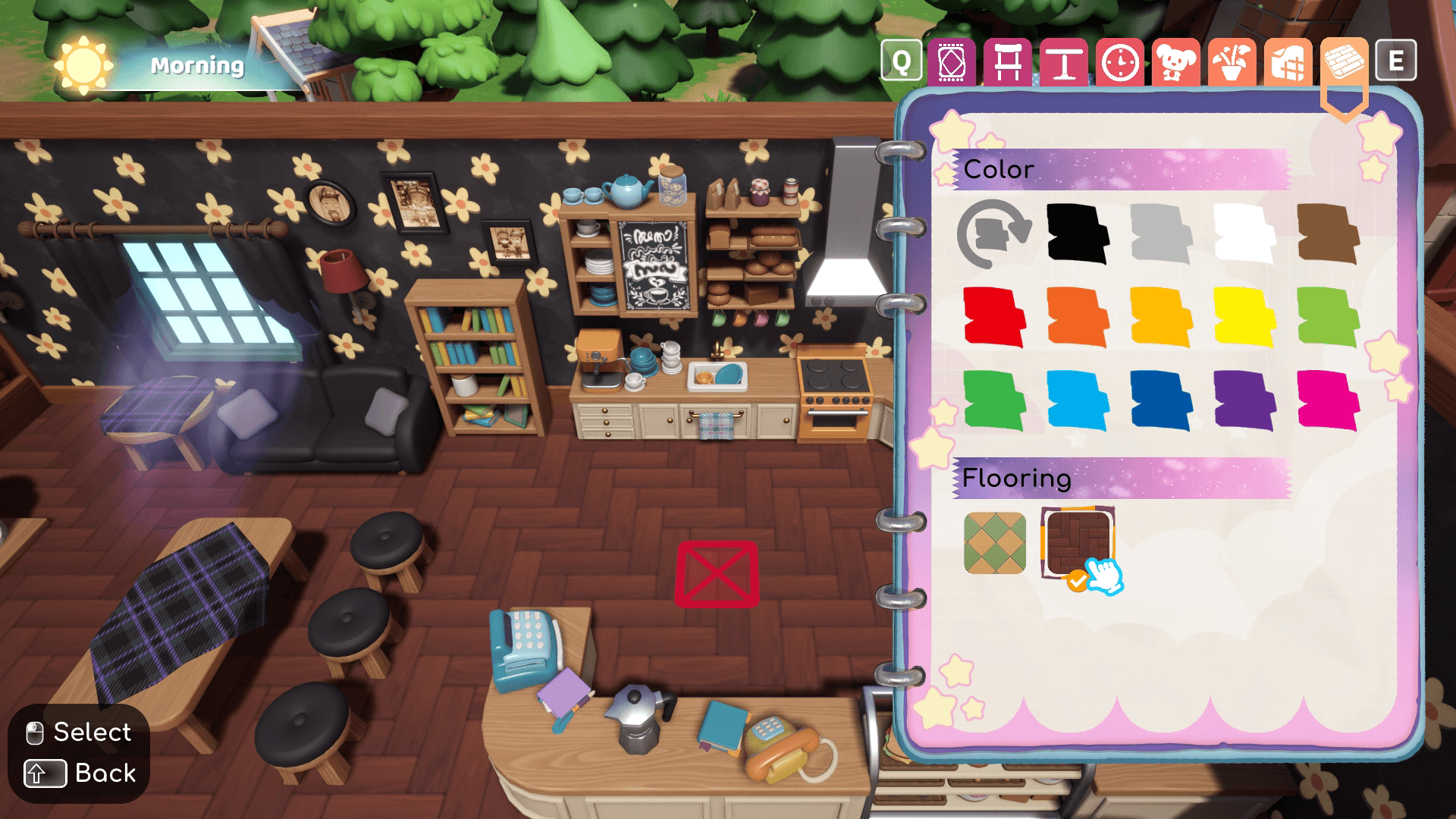Switch to the flooring tiles tab
The height and width of the screenshot is (819, 1456).
pyautogui.click(x=1344, y=61)
